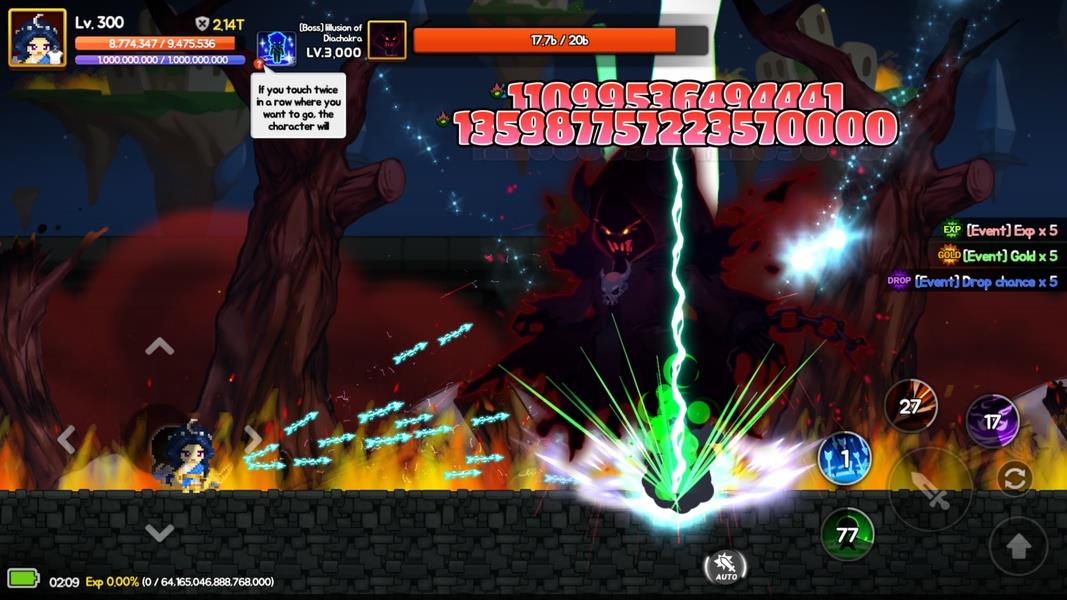The image size is (1067, 600).
Task: Swap skill set with the rotate arrows button
Action: pos(1014,479)
